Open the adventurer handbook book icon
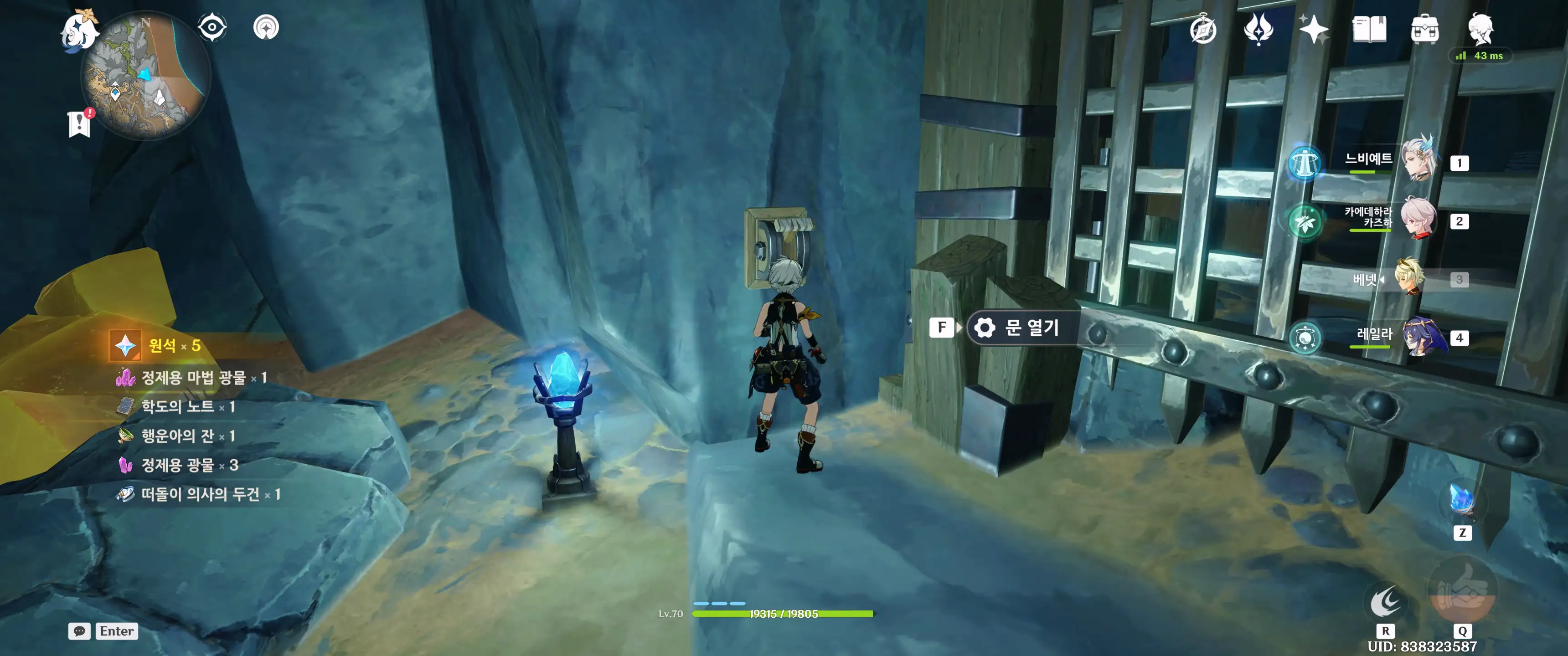1568x656 pixels. 1369,29
